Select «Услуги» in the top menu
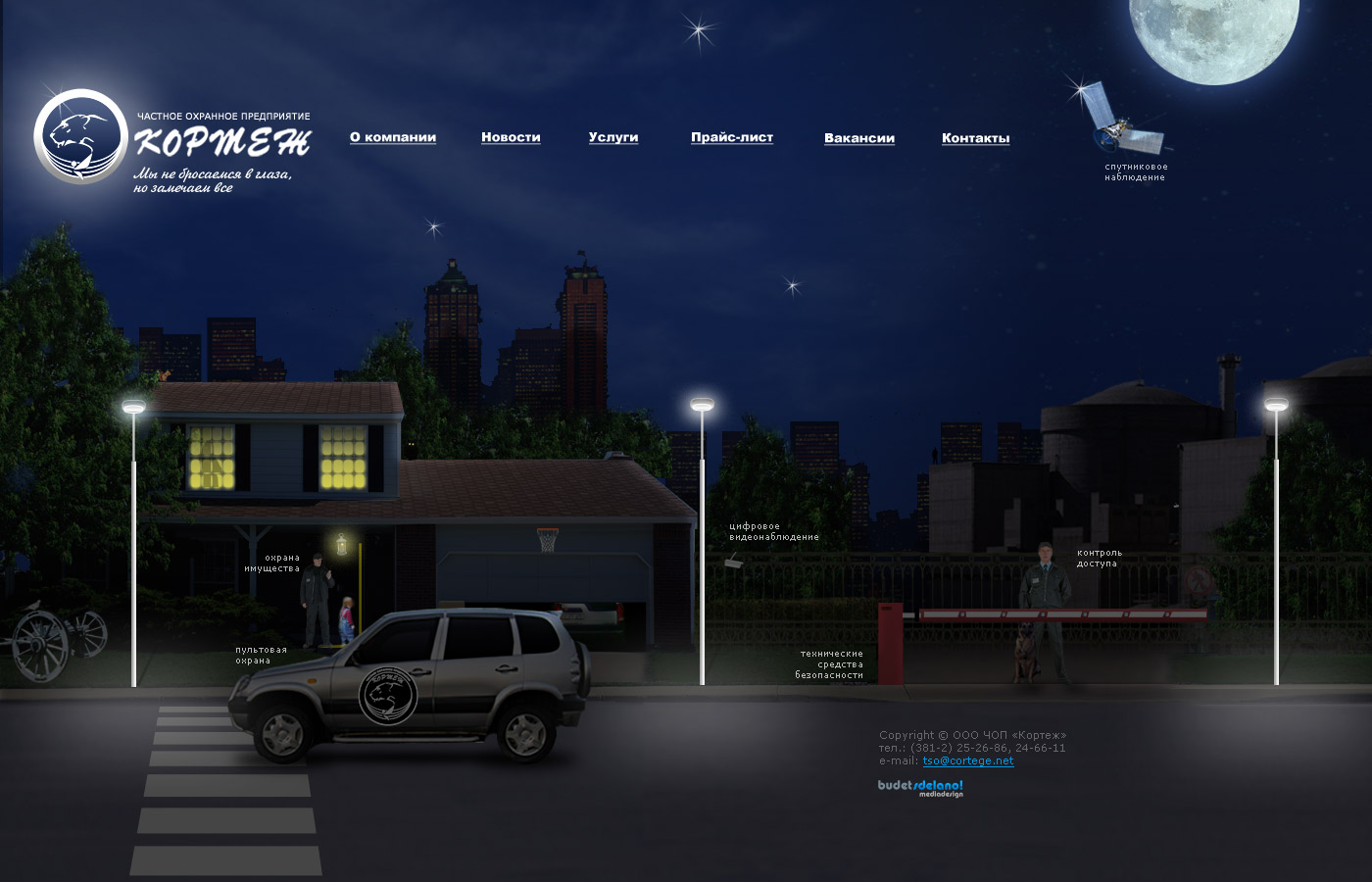The height and width of the screenshot is (882, 1372). click(x=613, y=137)
